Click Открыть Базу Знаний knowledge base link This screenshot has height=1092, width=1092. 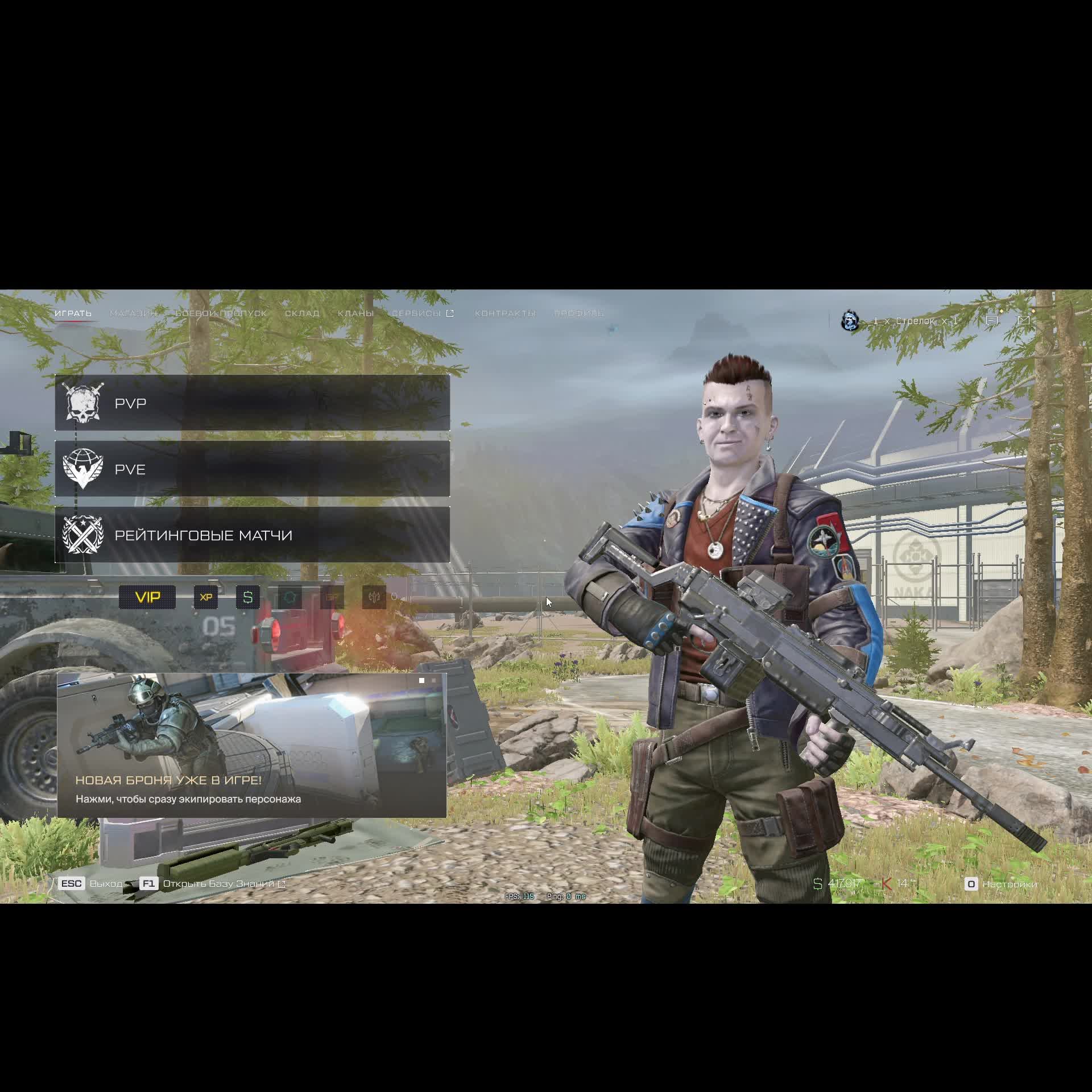coord(219,883)
